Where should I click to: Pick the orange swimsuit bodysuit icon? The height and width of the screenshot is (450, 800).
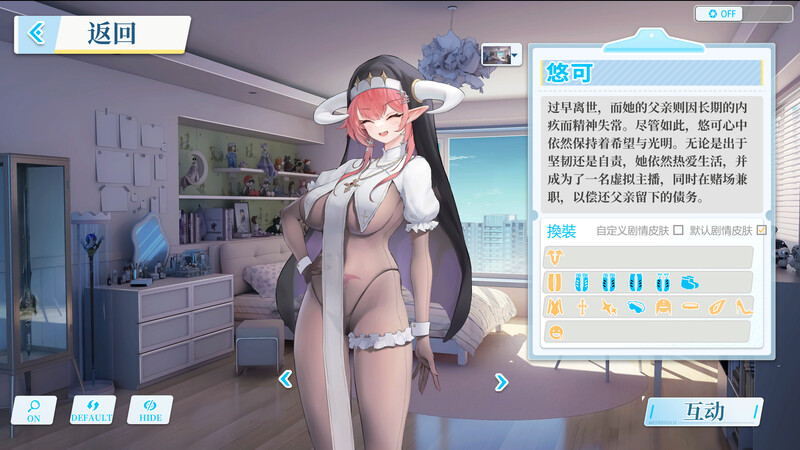coord(554,306)
